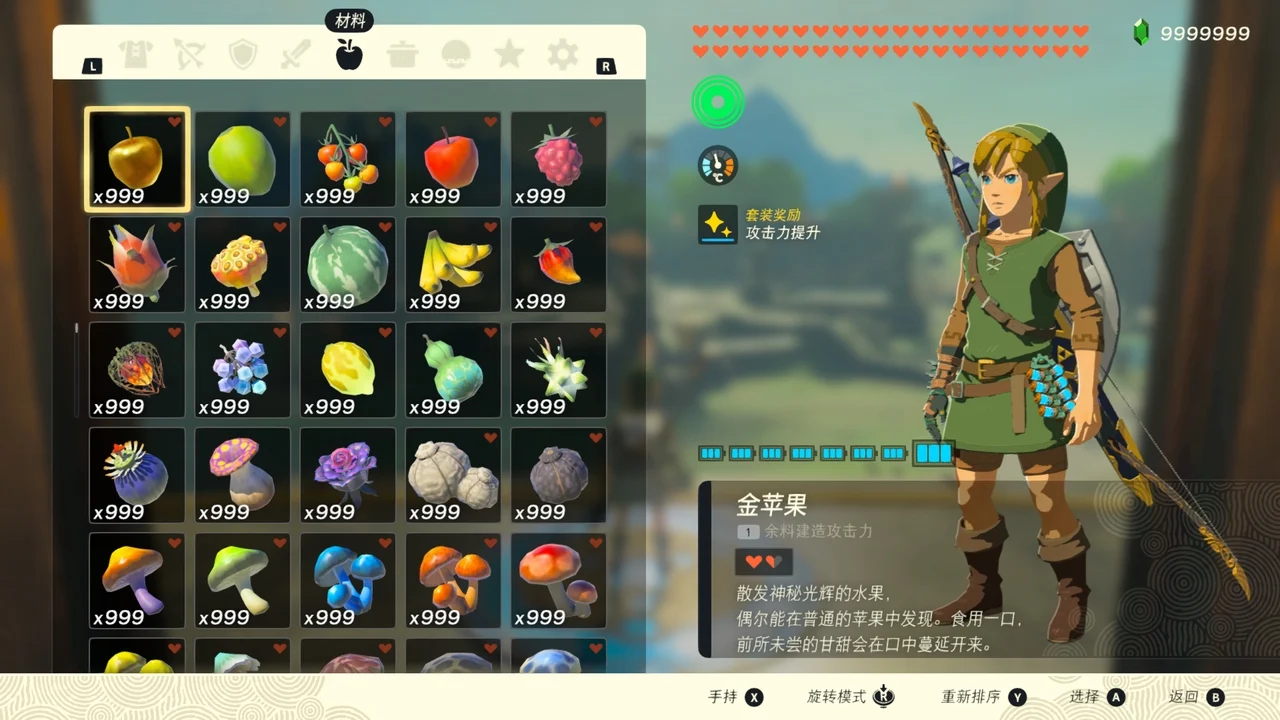Switch to the gear settings tab
This screenshot has height=720, width=1280.
tap(563, 54)
